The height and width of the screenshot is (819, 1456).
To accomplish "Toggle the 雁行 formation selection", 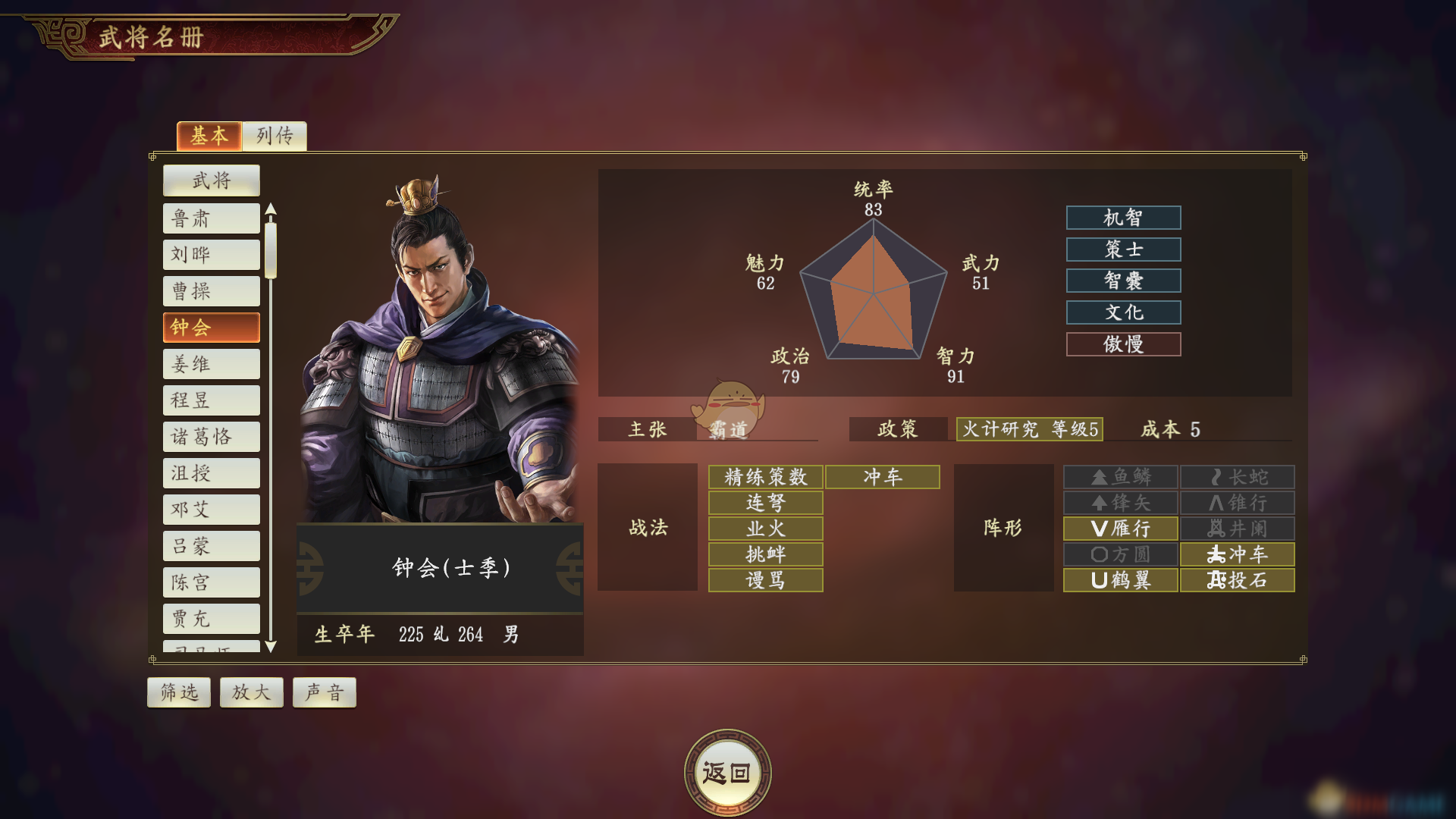I will [1120, 529].
